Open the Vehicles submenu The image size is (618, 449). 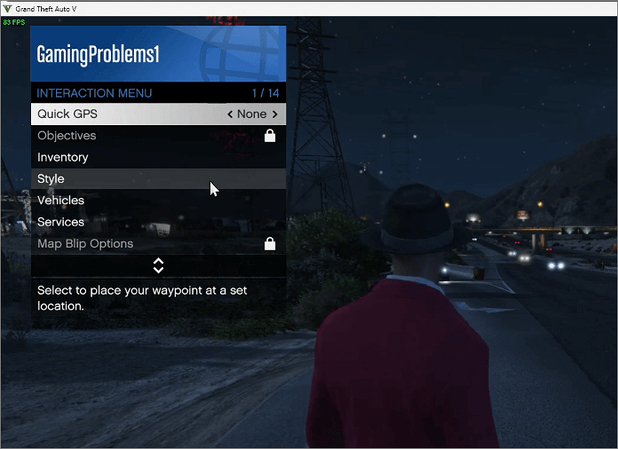[61, 200]
